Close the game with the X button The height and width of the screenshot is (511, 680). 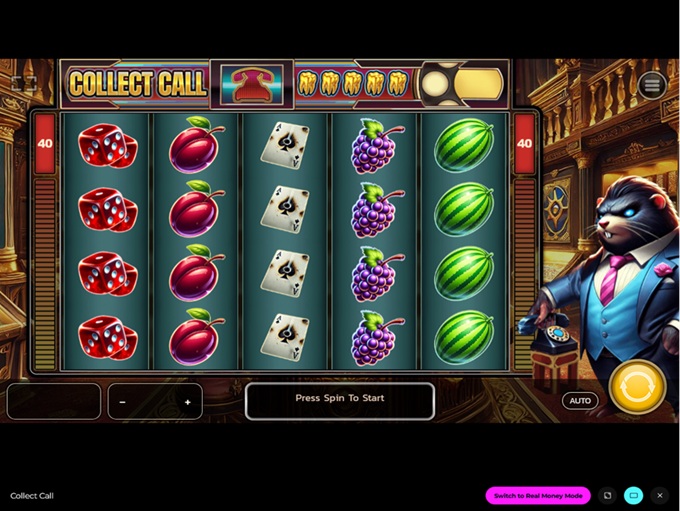(659, 496)
